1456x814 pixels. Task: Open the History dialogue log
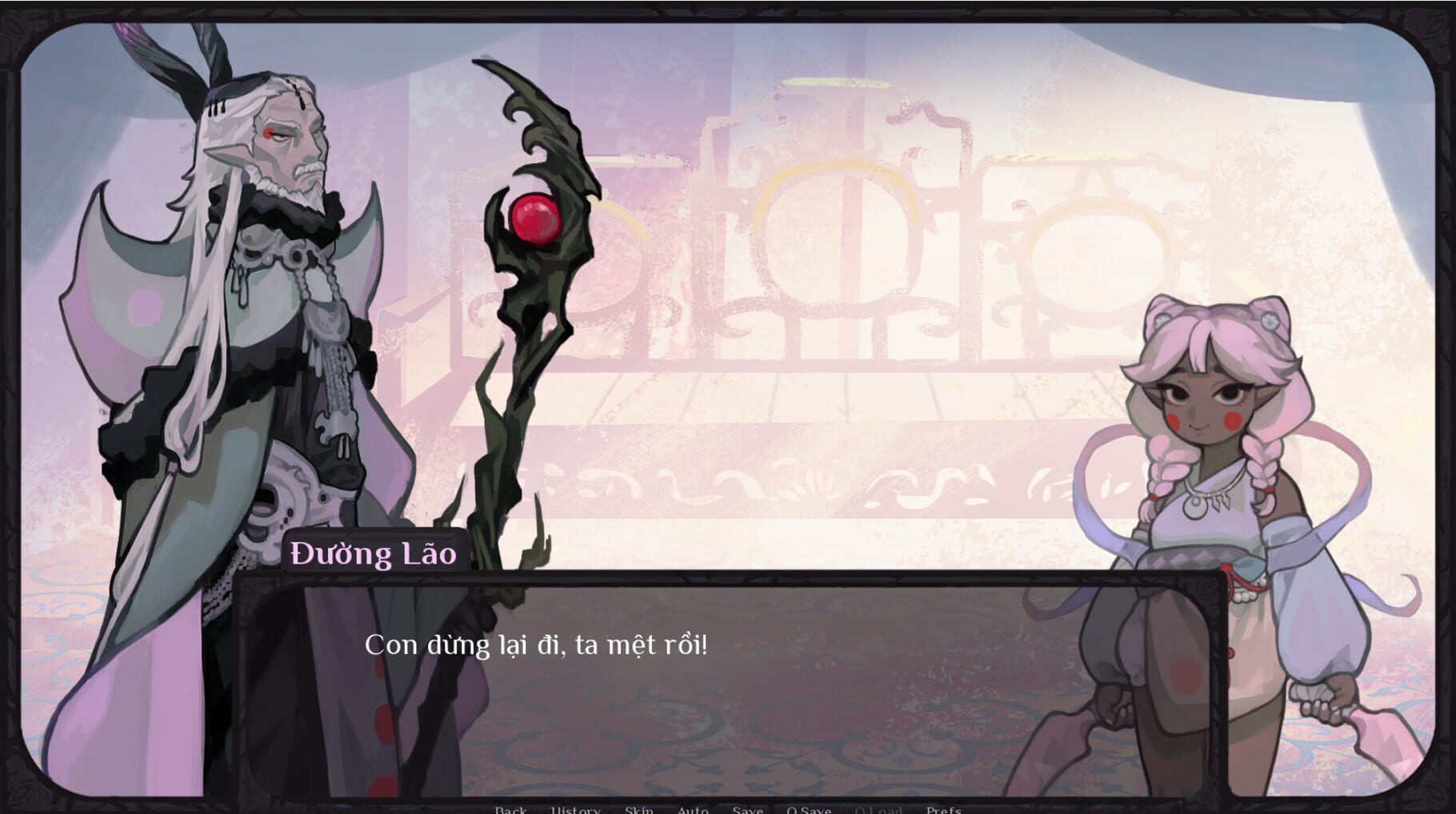(576, 810)
